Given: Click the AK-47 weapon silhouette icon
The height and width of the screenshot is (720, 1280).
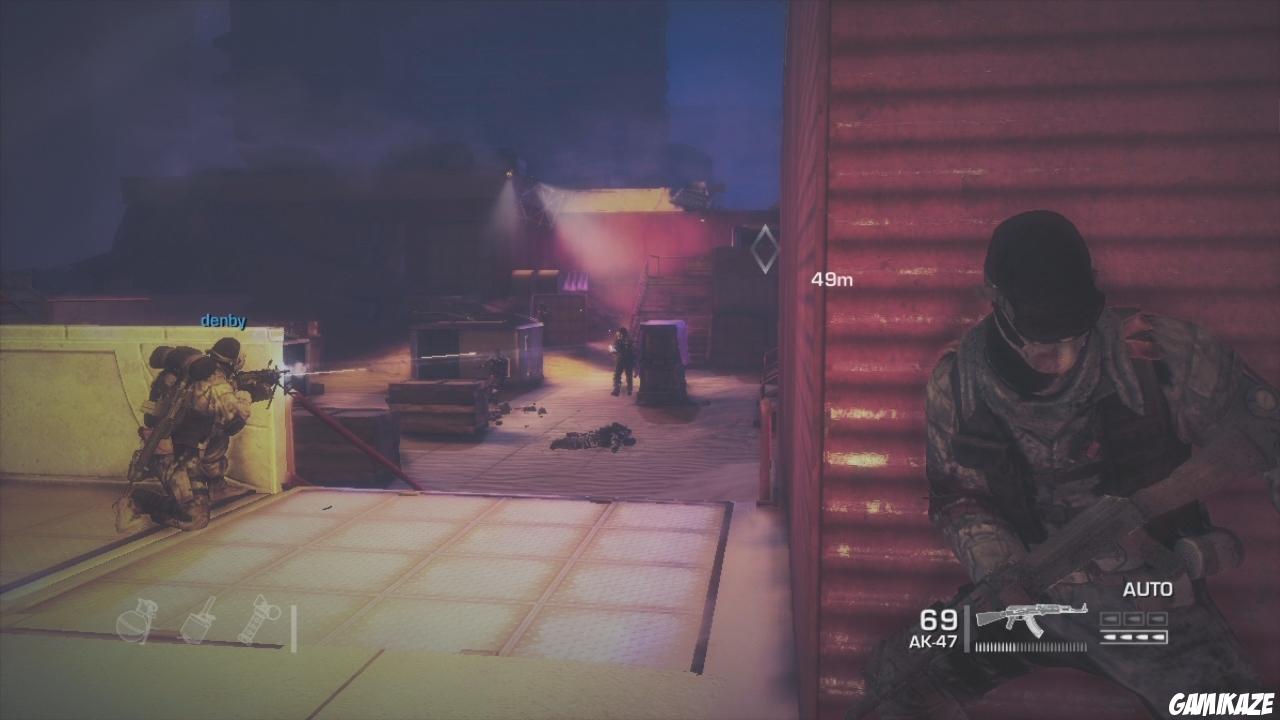Looking at the screenshot, I should click(1030, 617).
